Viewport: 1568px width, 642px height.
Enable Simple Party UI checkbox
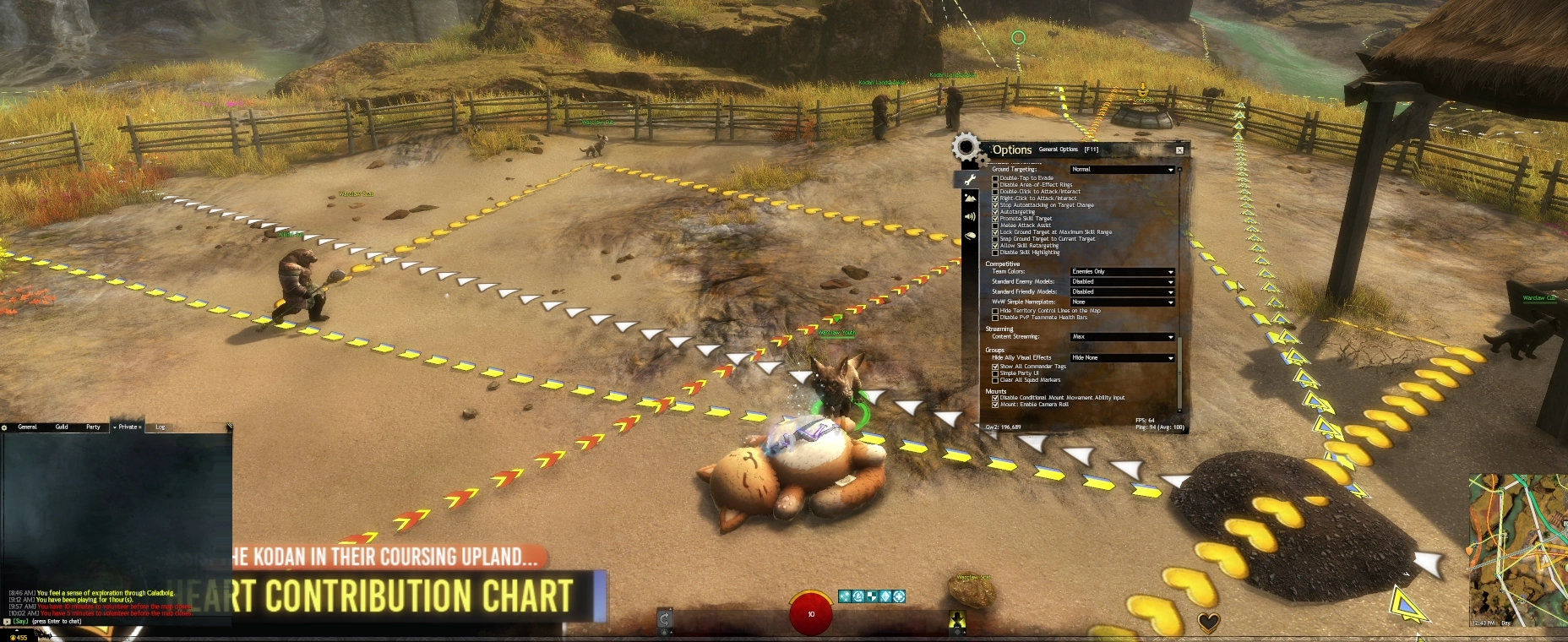[995, 373]
